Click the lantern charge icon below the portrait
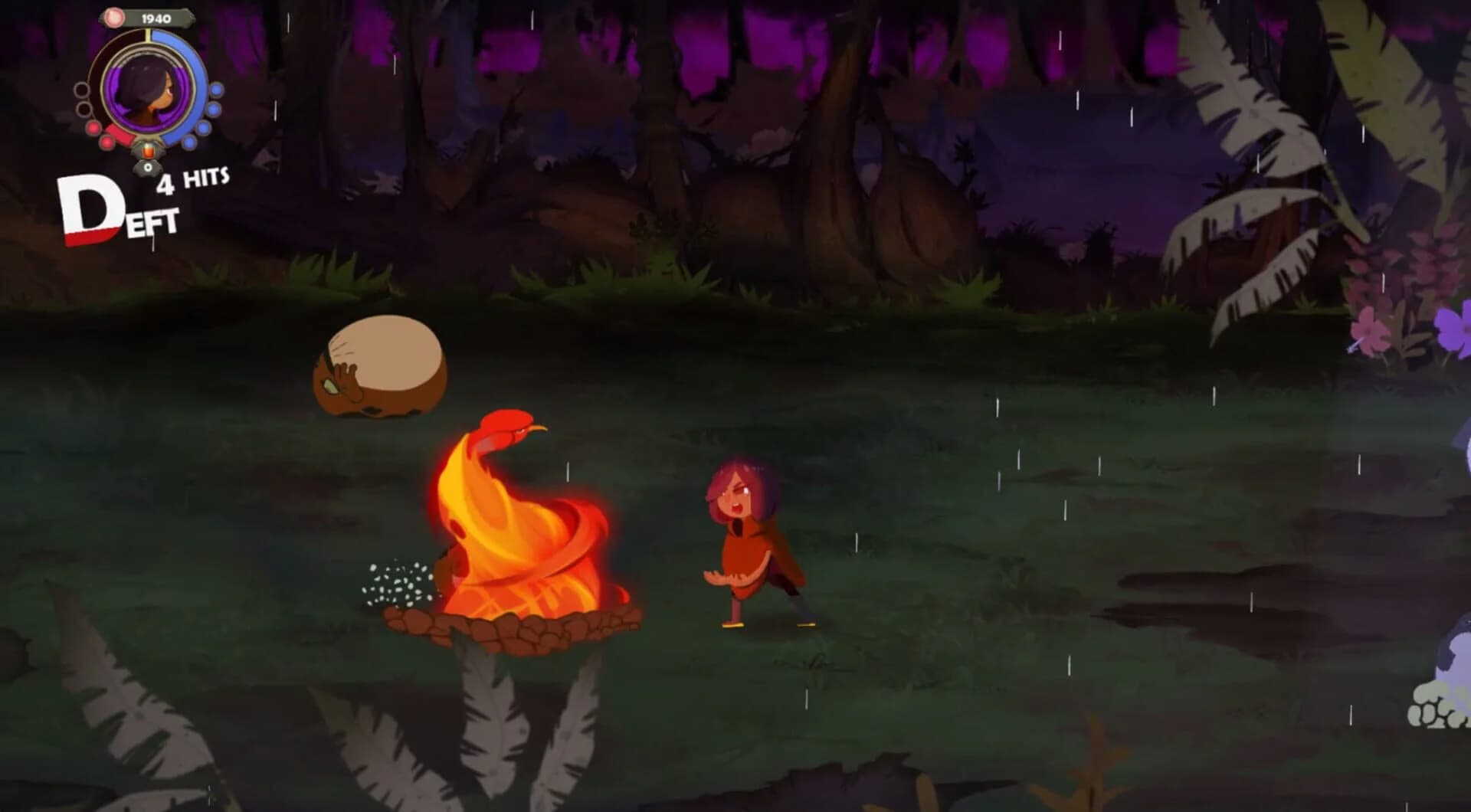The height and width of the screenshot is (812, 1471). click(x=148, y=152)
